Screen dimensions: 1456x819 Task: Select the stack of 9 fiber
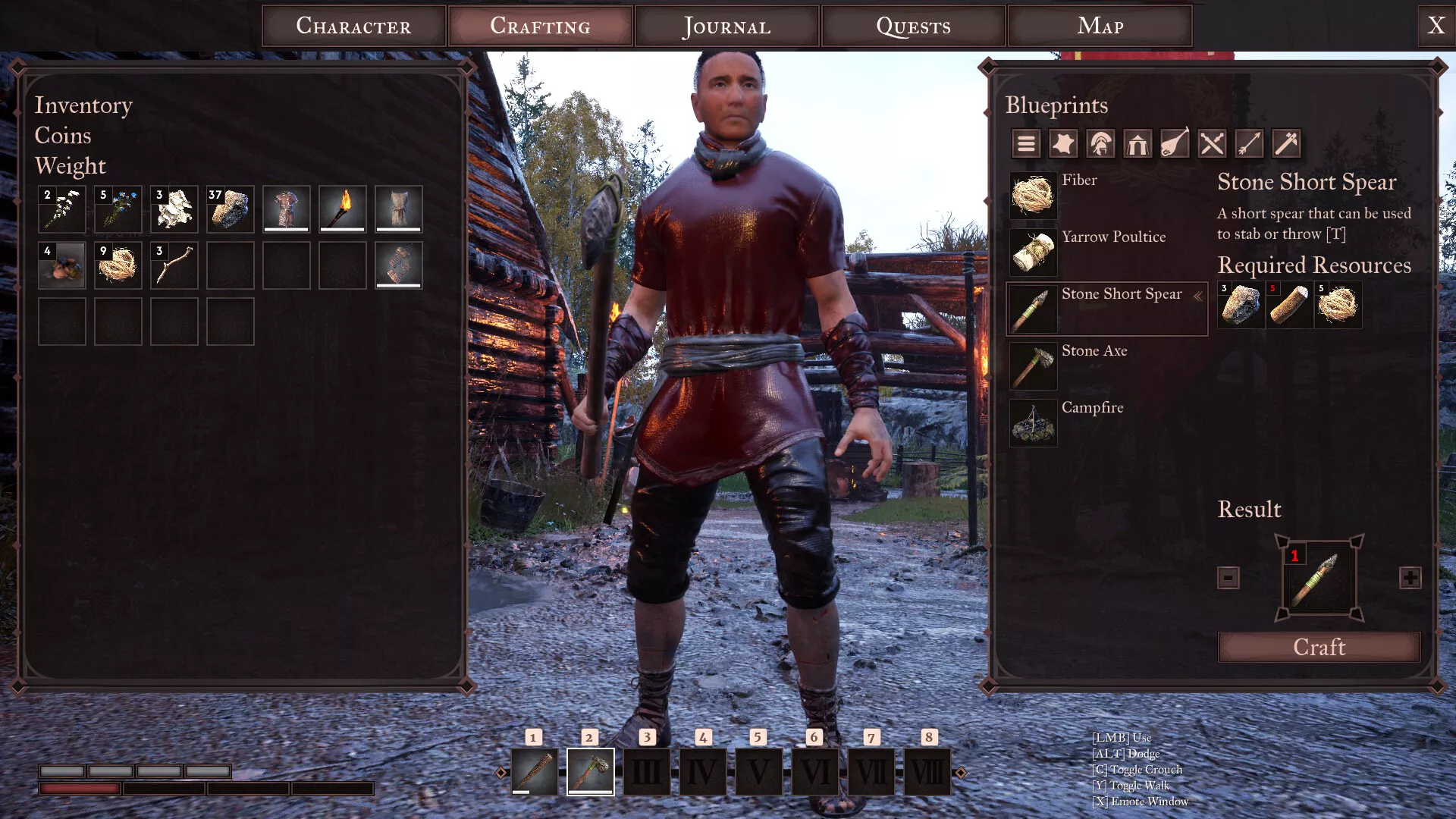click(x=118, y=265)
